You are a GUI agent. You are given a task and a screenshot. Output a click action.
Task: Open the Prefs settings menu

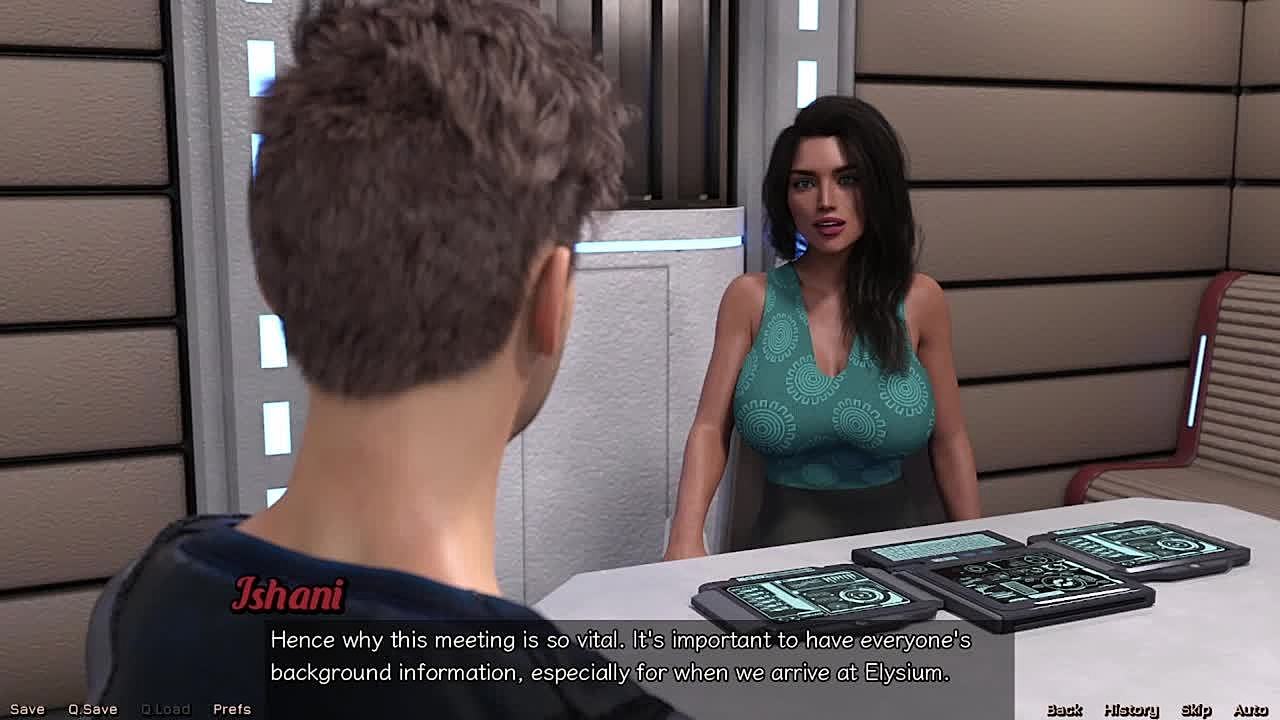232,709
